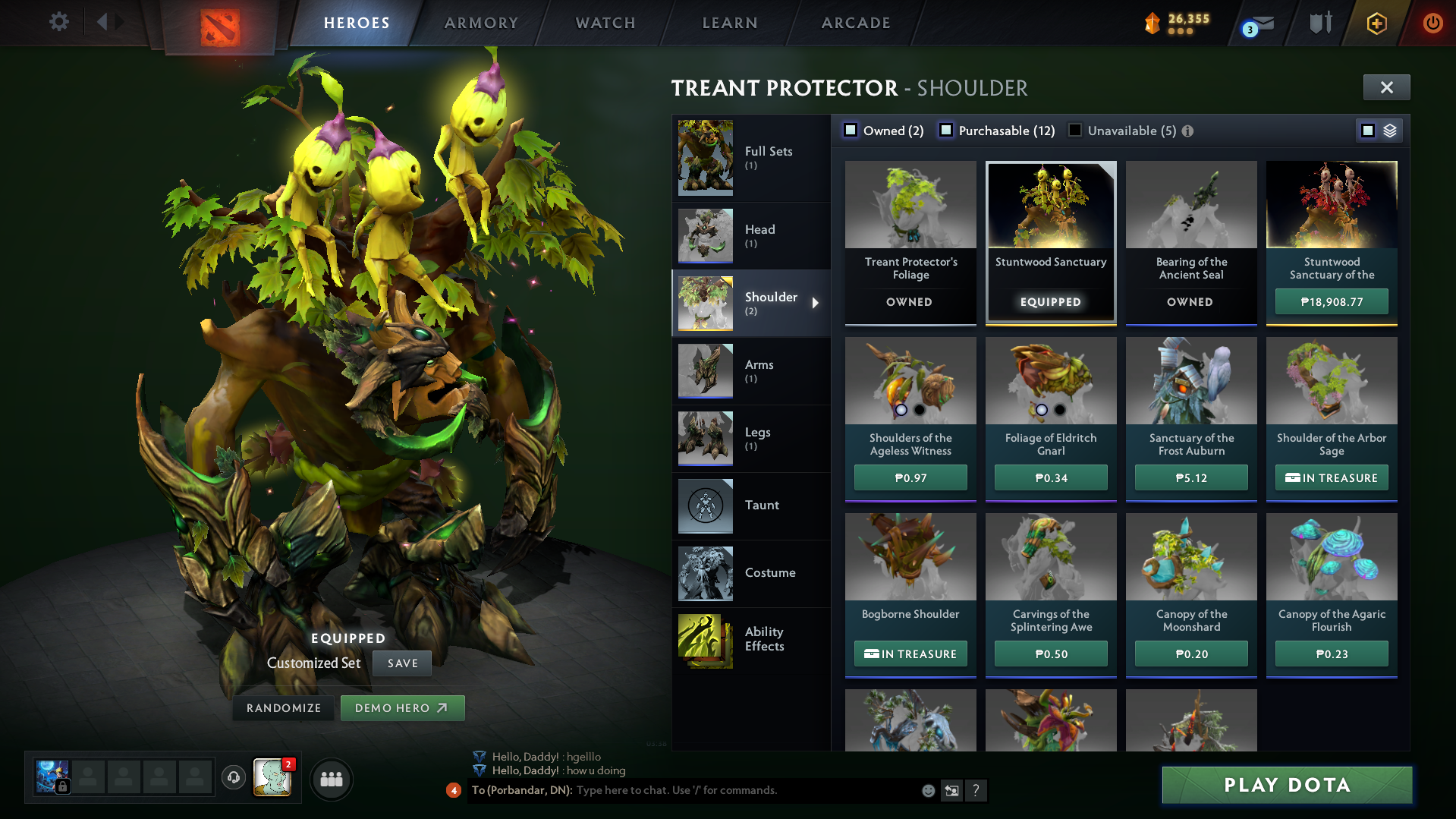Switch to the Arcade tab
Screen dimensions: 1456x819
(855, 22)
